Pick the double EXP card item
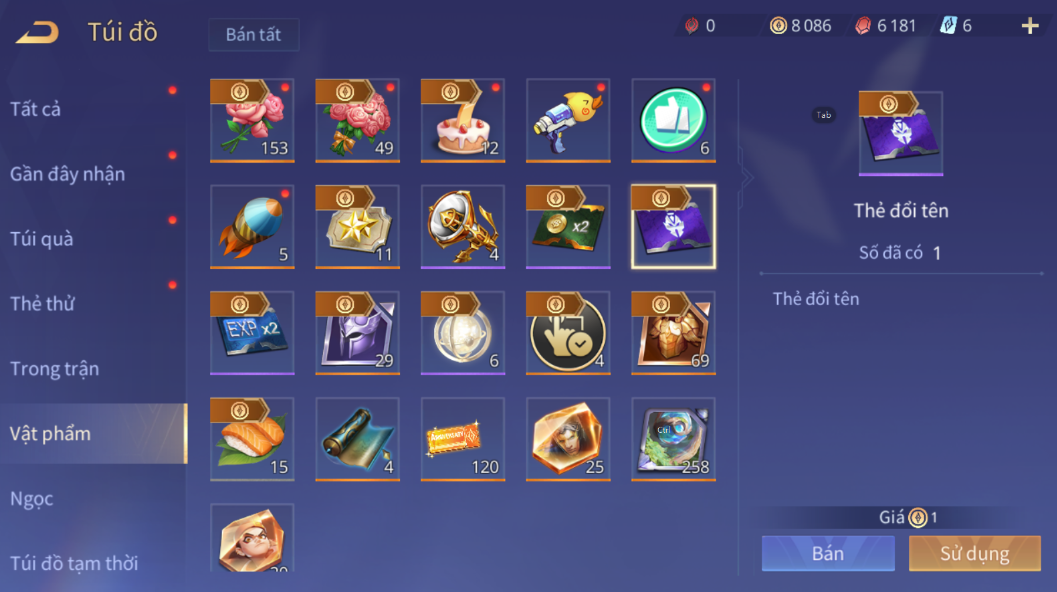 coord(252,332)
